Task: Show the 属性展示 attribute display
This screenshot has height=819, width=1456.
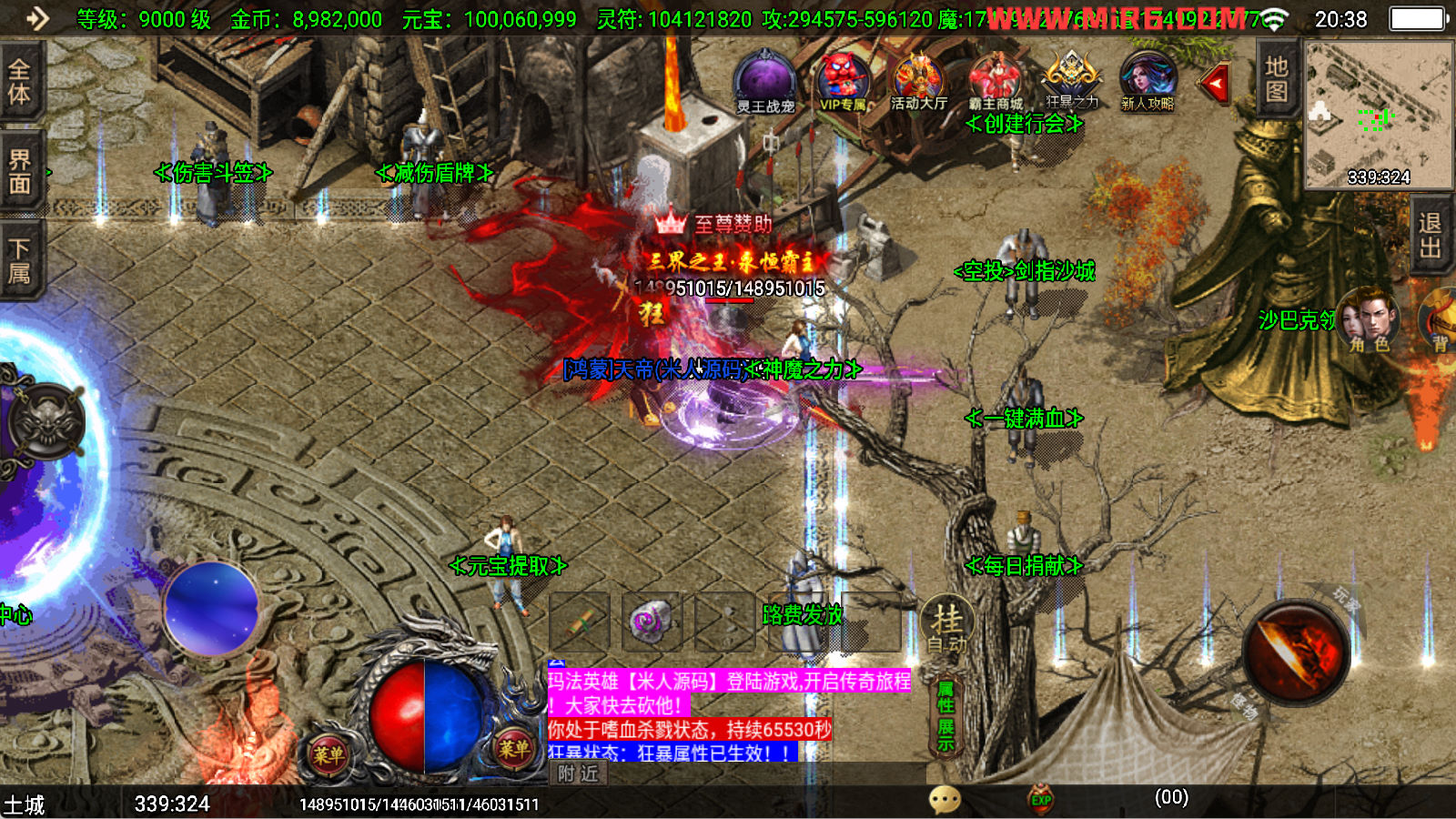Action: pyautogui.click(x=945, y=716)
